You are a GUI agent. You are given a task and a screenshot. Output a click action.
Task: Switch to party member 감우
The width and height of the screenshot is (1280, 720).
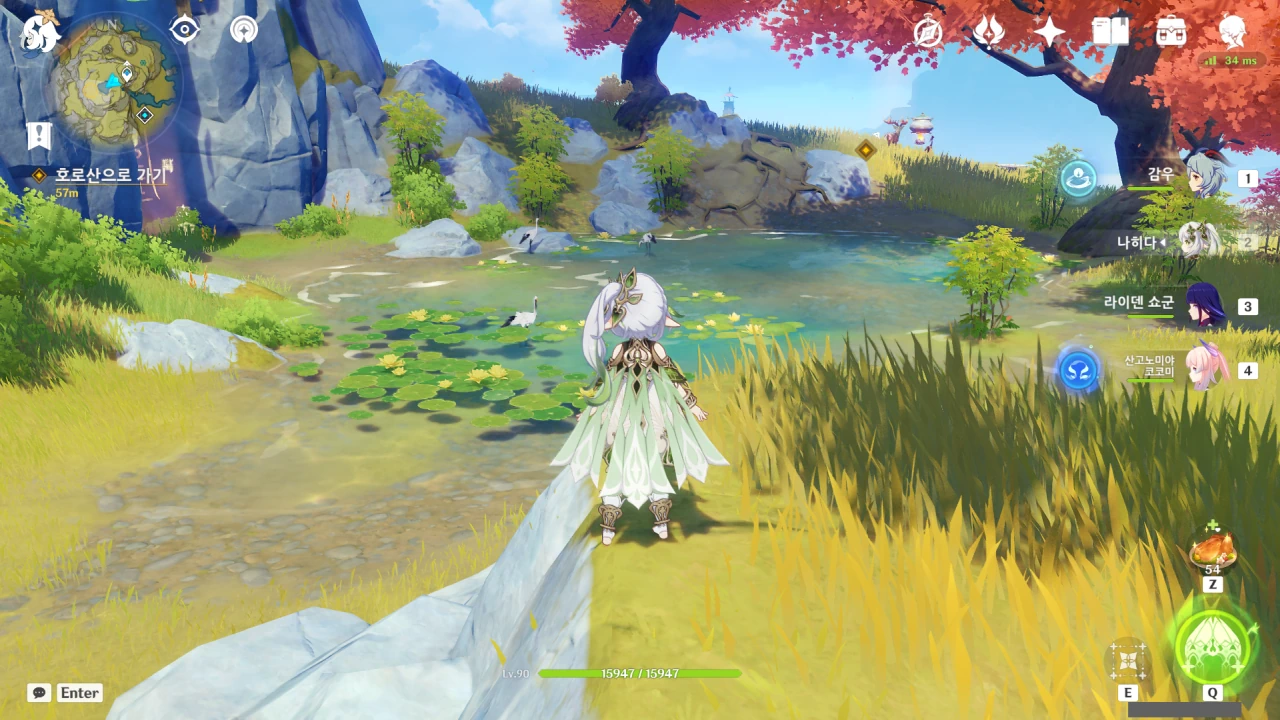point(1201,177)
